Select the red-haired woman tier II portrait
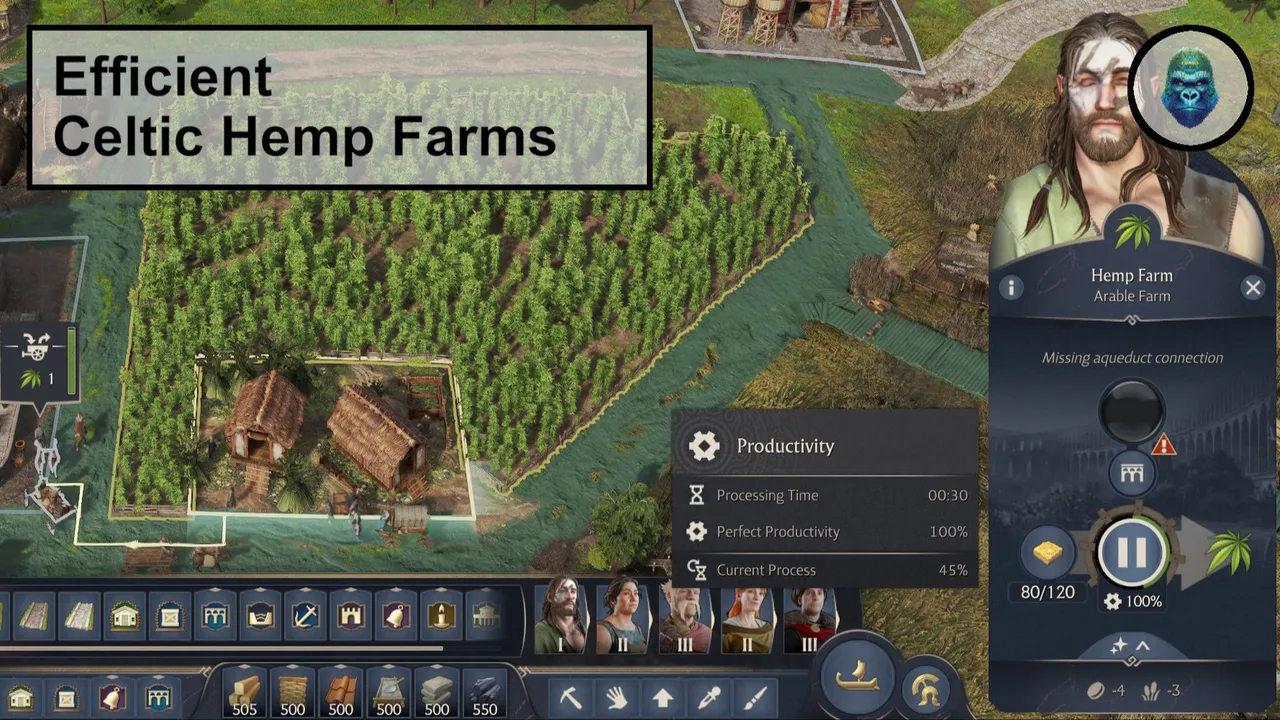The height and width of the screenshot is (720, 1280). click(746, 616)
